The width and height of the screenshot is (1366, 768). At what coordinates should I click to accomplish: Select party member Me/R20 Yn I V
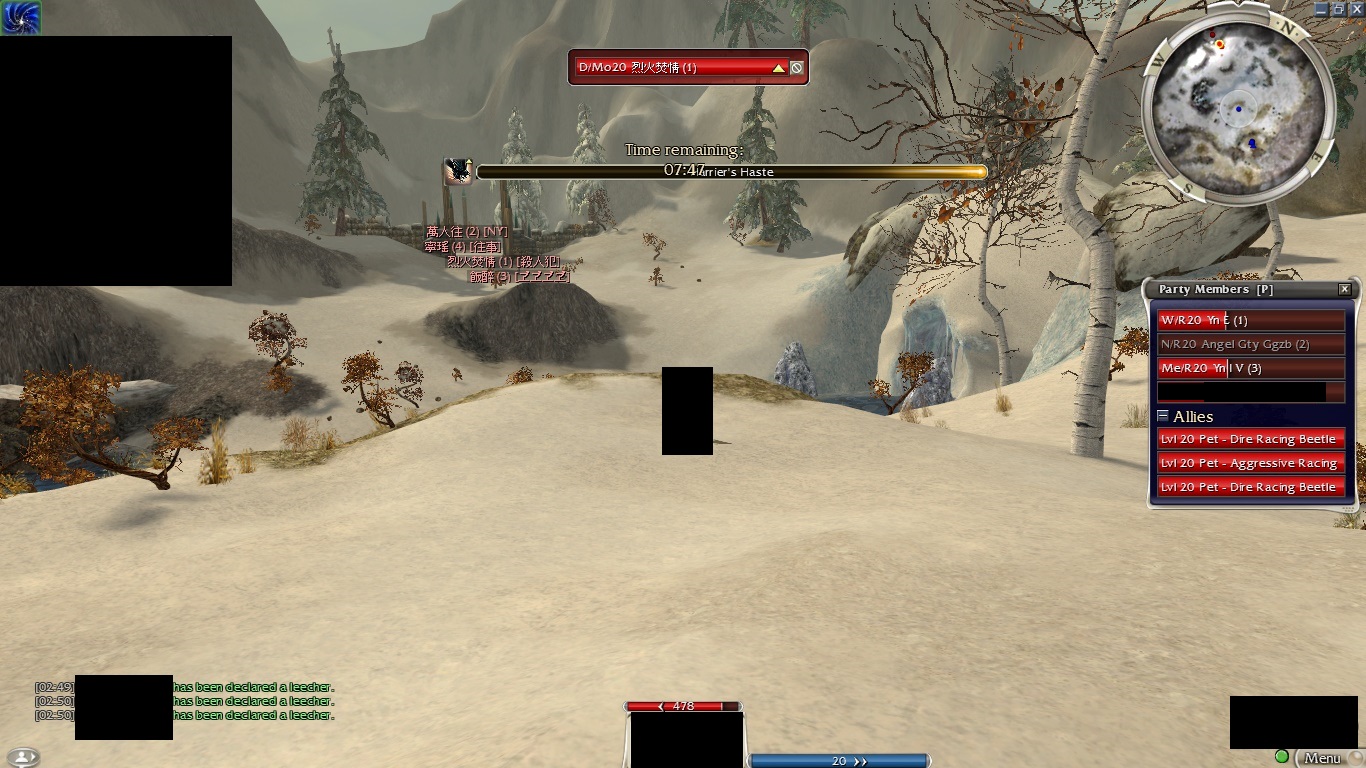(1250, 369)
